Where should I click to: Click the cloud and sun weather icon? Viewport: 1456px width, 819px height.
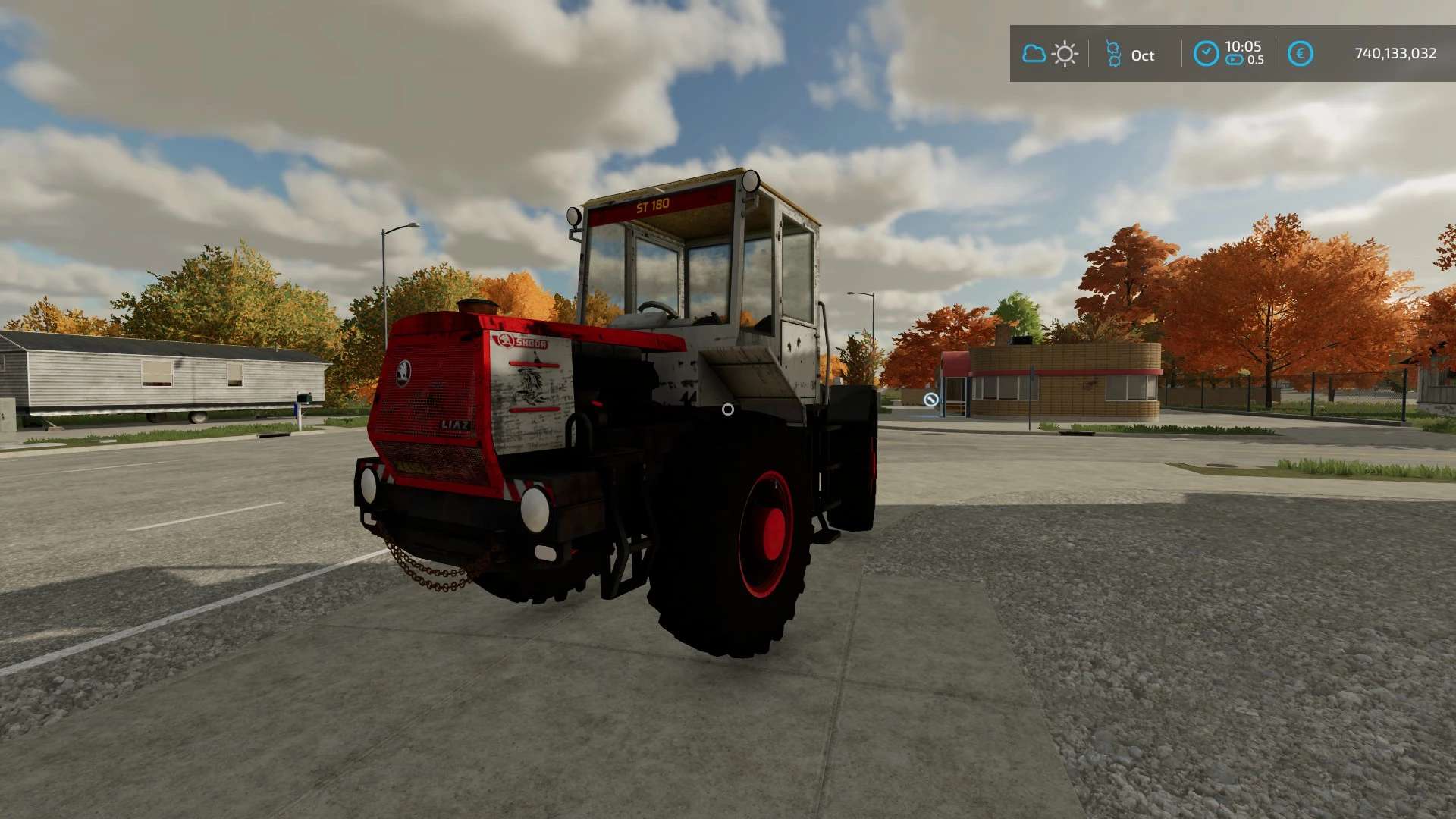pyautogui.click(x=1050, y=54)
